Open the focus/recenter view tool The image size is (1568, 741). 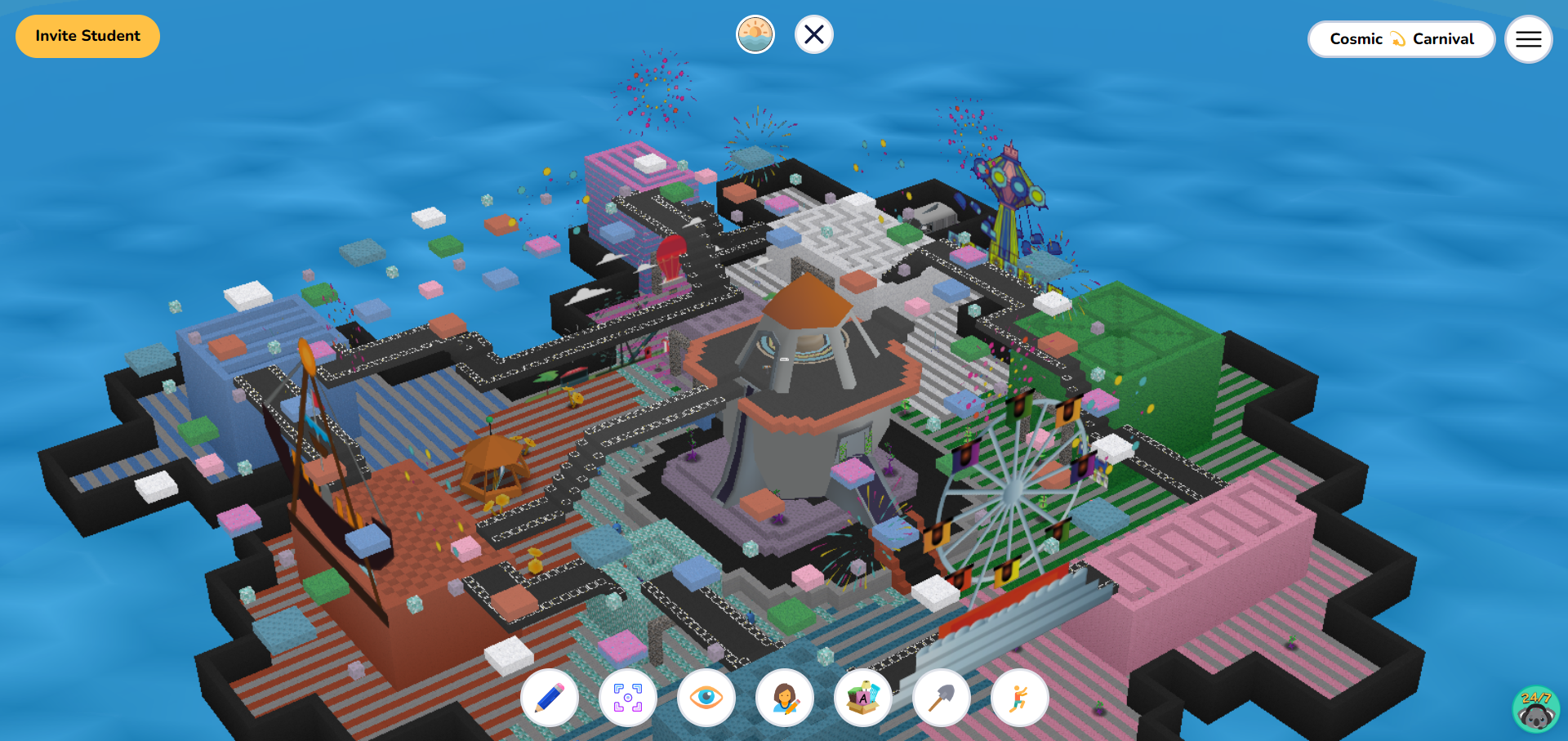point(627,698)
